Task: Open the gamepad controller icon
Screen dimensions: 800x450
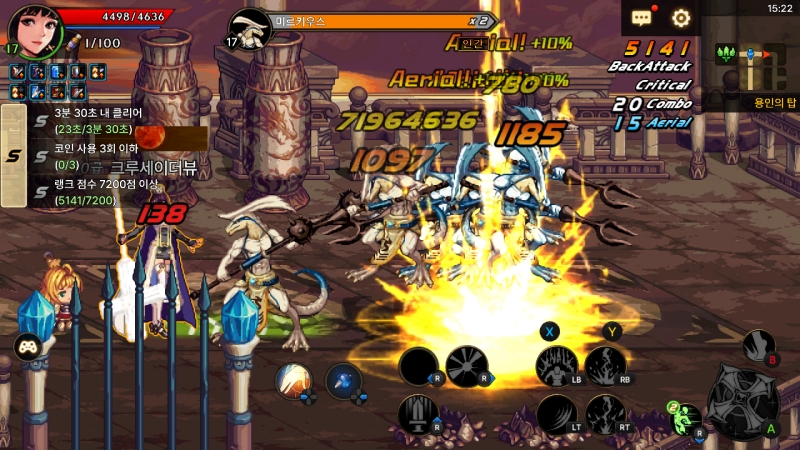Action: pyautogui.click(x=27, y=347)
